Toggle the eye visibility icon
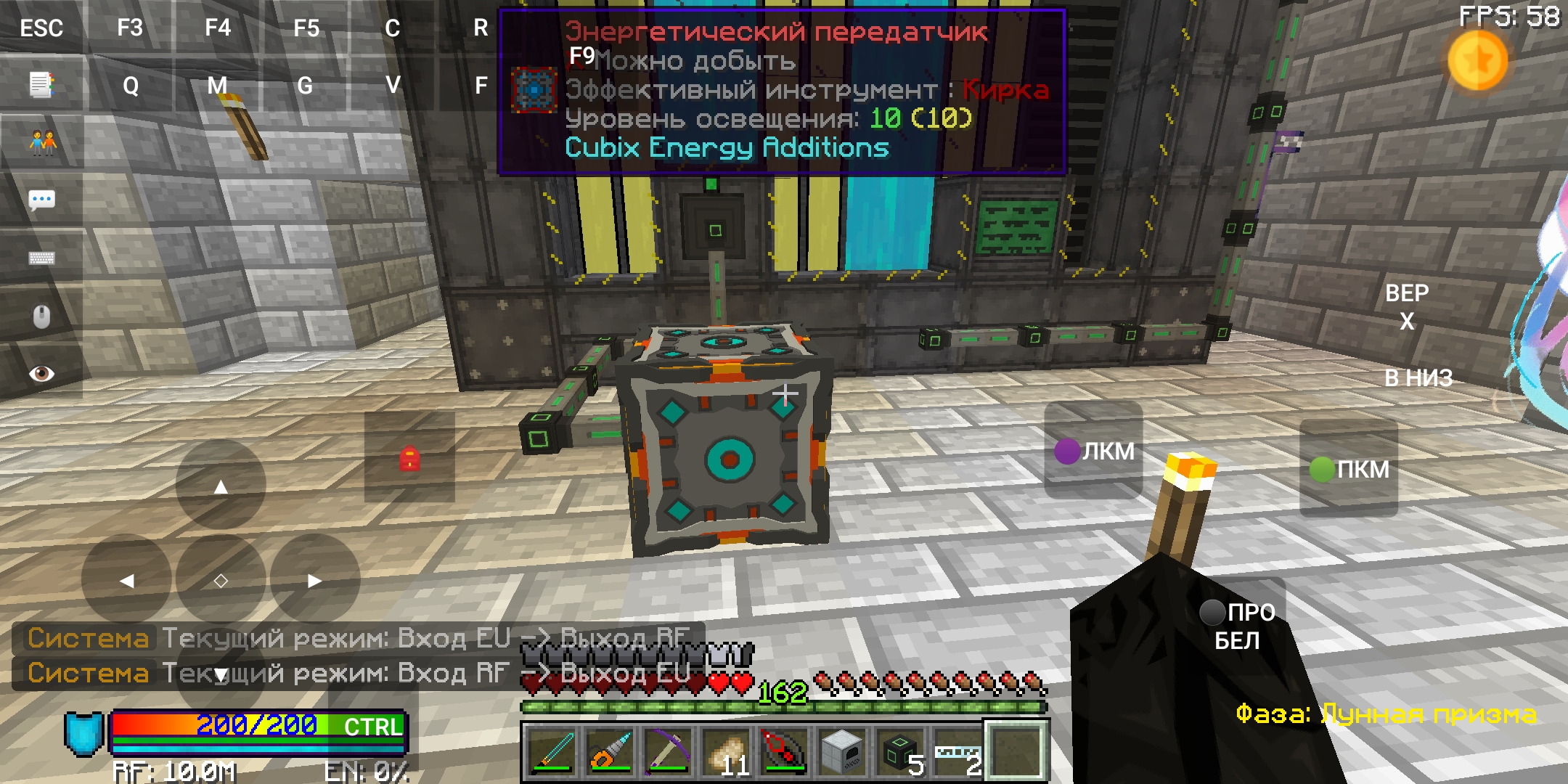This screenshot has width=1568, height=784. (x=41, y=374)
